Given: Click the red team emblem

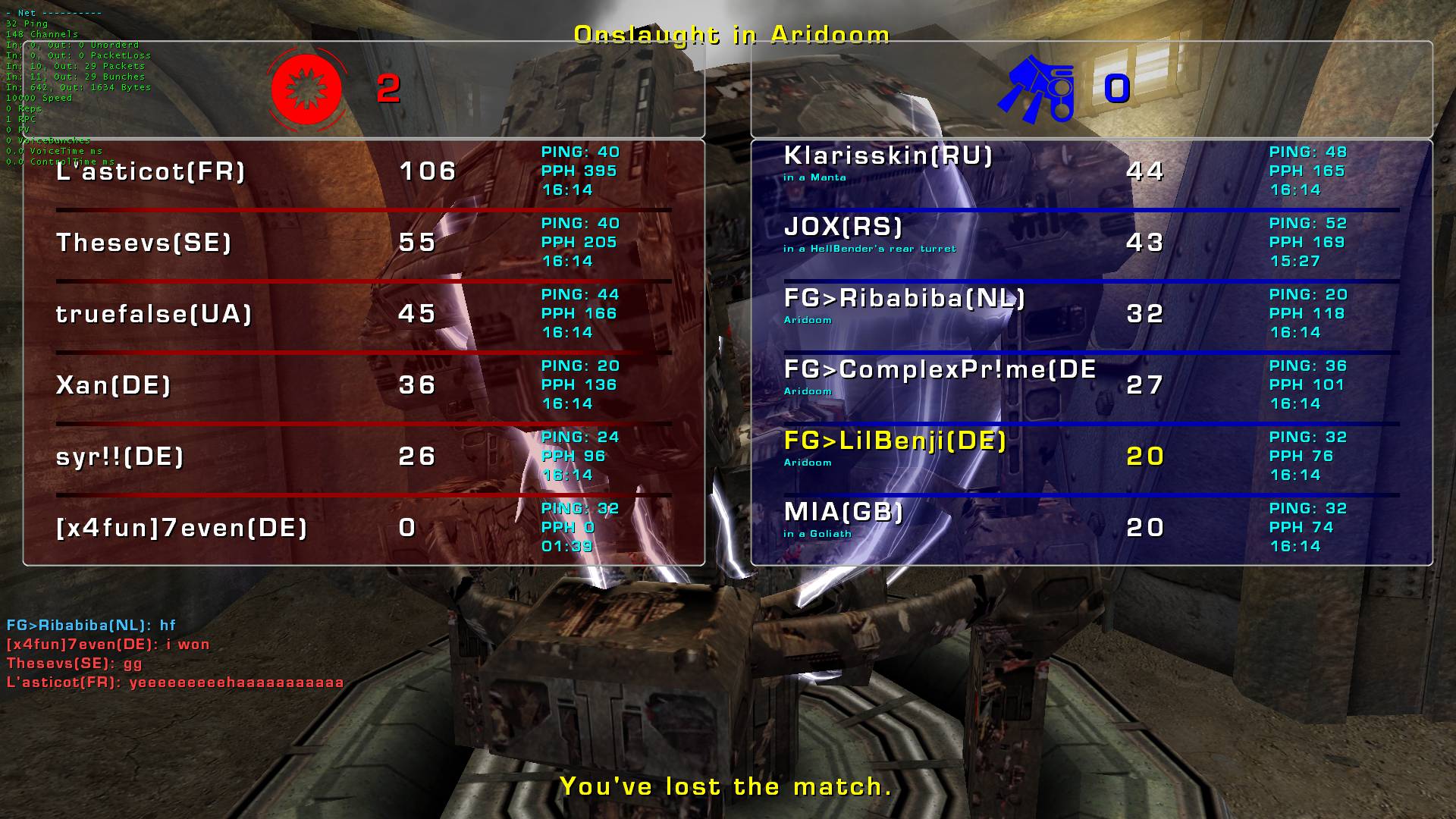Looking at the screenshot, I should (307, 89).
